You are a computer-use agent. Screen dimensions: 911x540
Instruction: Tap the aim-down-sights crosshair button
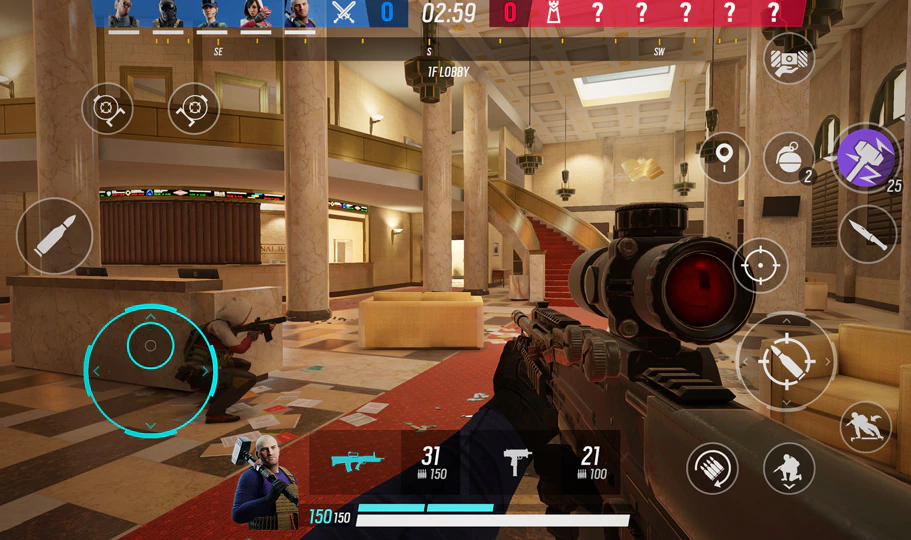pyautogui.click(x=760, y=265)
